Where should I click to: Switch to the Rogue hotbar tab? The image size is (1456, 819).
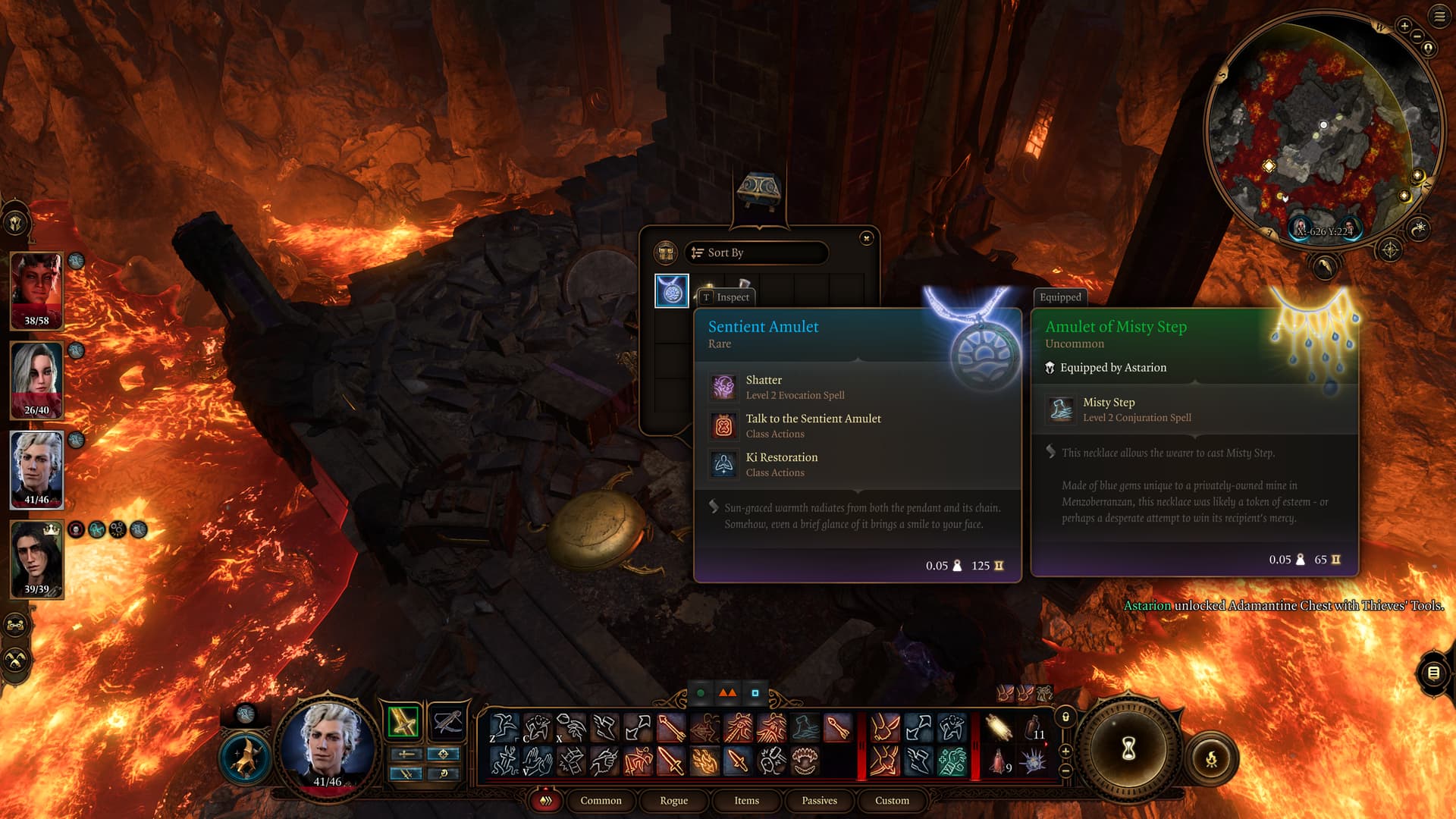(673, 801)
